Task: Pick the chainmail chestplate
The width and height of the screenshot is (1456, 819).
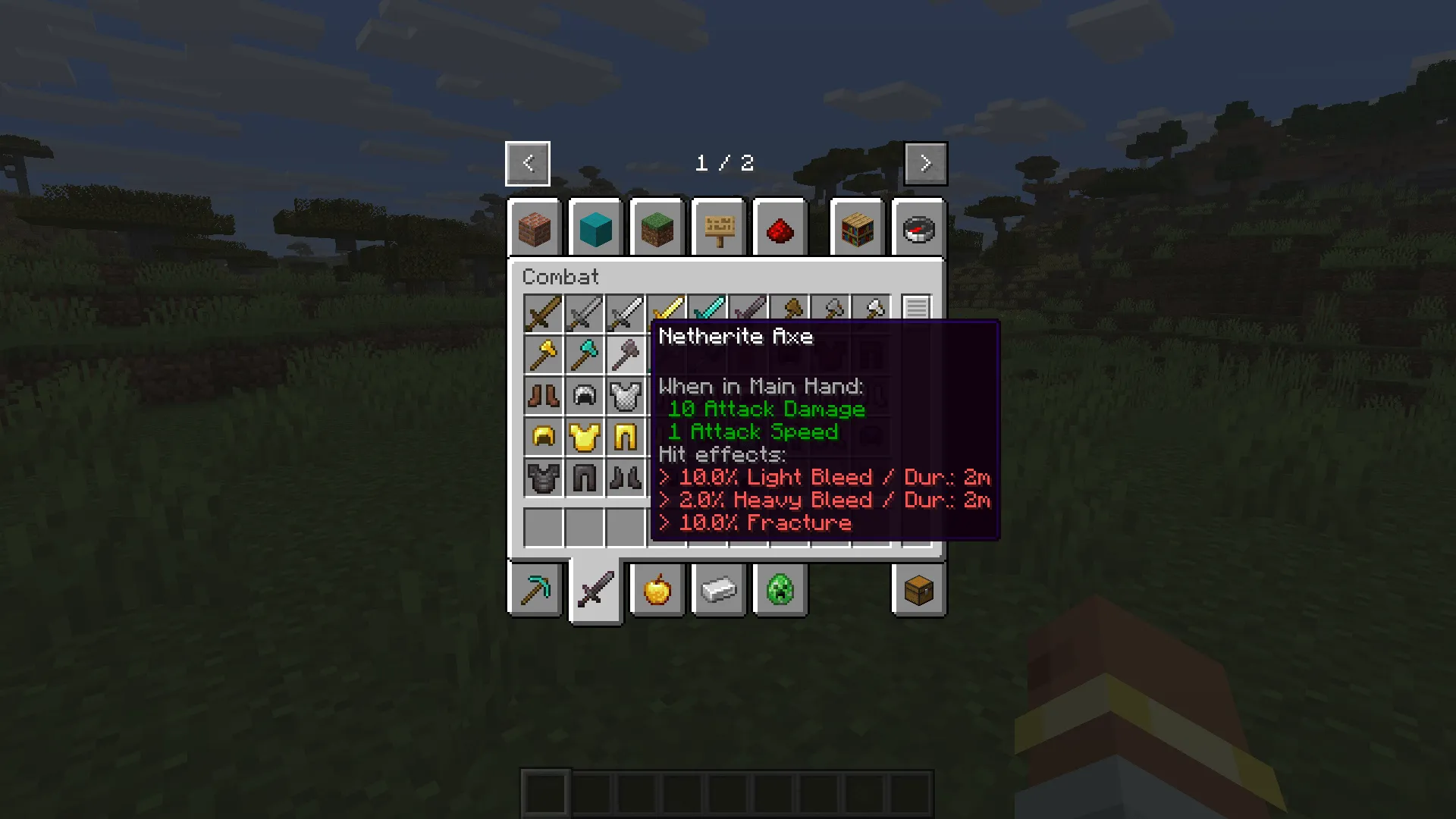Action: [626, 395]
